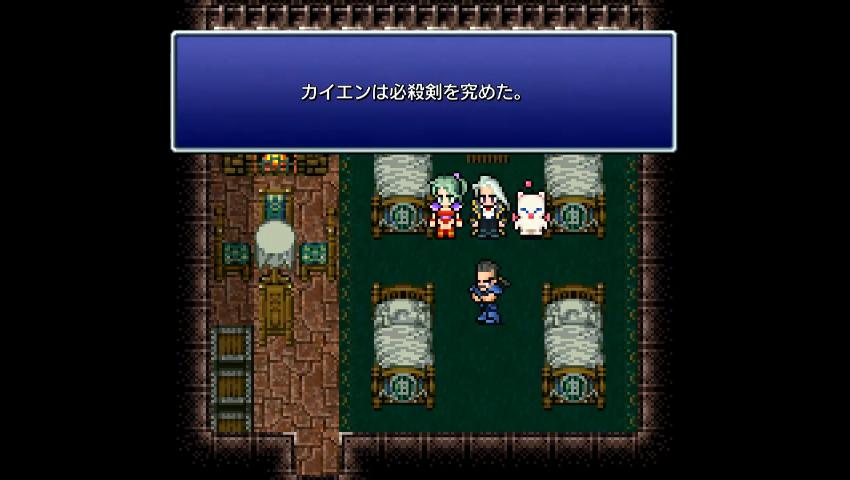Advance the カイエン message dialogue box
This screenshot has height=480, width=850.
[x=423, y=92]
